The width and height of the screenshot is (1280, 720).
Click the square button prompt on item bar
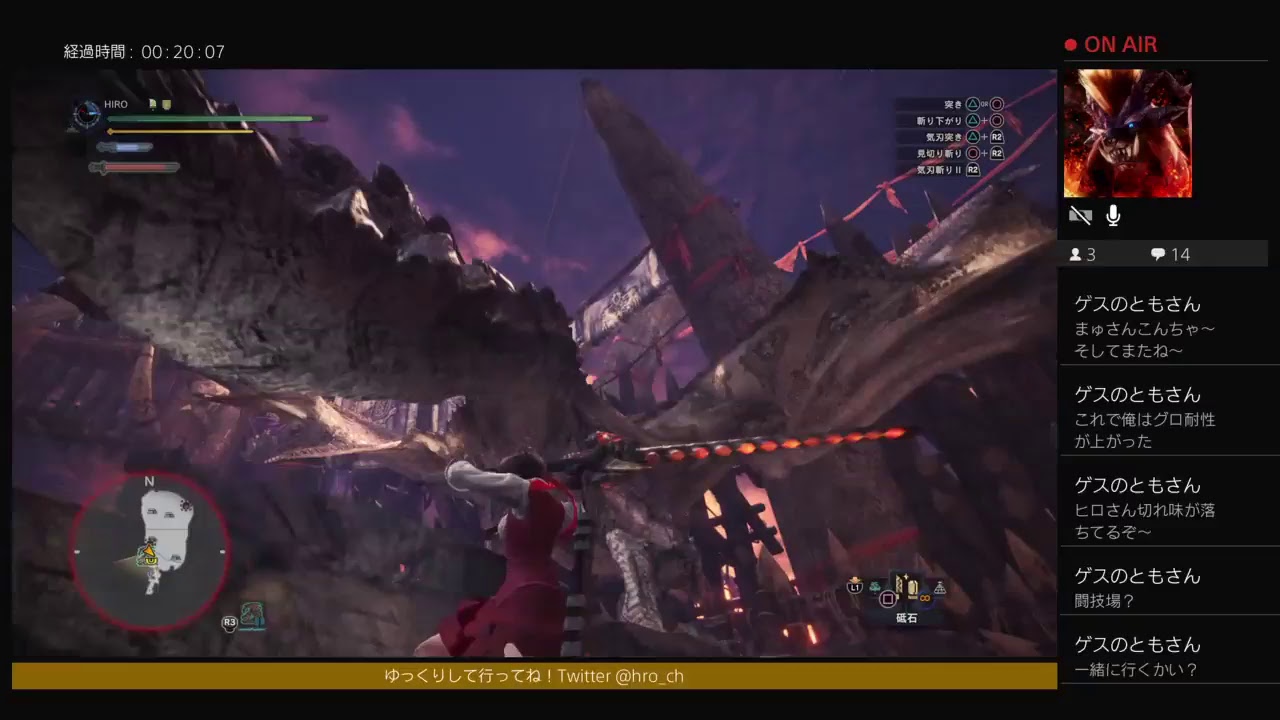pos(886,600)
